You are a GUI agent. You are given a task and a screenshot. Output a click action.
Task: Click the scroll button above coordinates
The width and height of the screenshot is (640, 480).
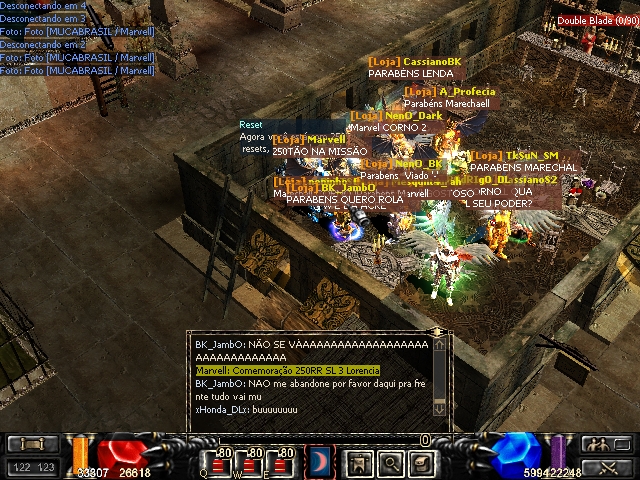32,444
